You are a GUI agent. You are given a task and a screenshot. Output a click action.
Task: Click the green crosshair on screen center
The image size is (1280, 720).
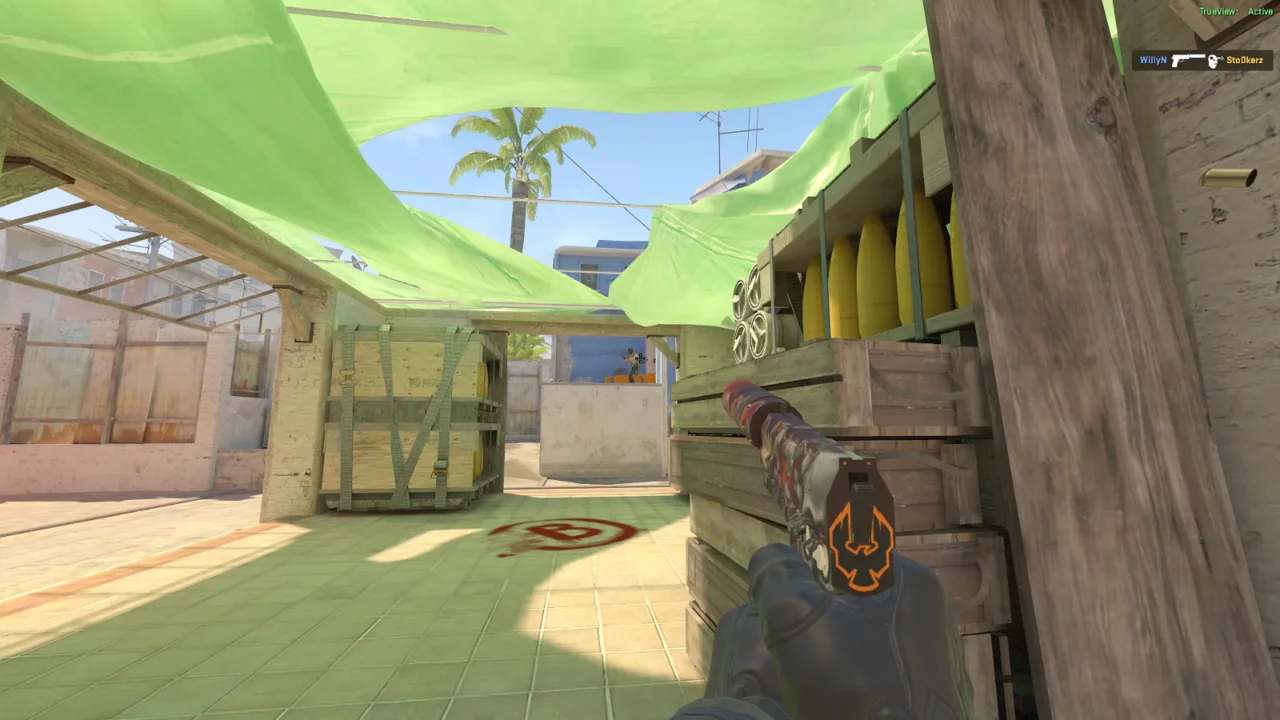tap(640, 360)
